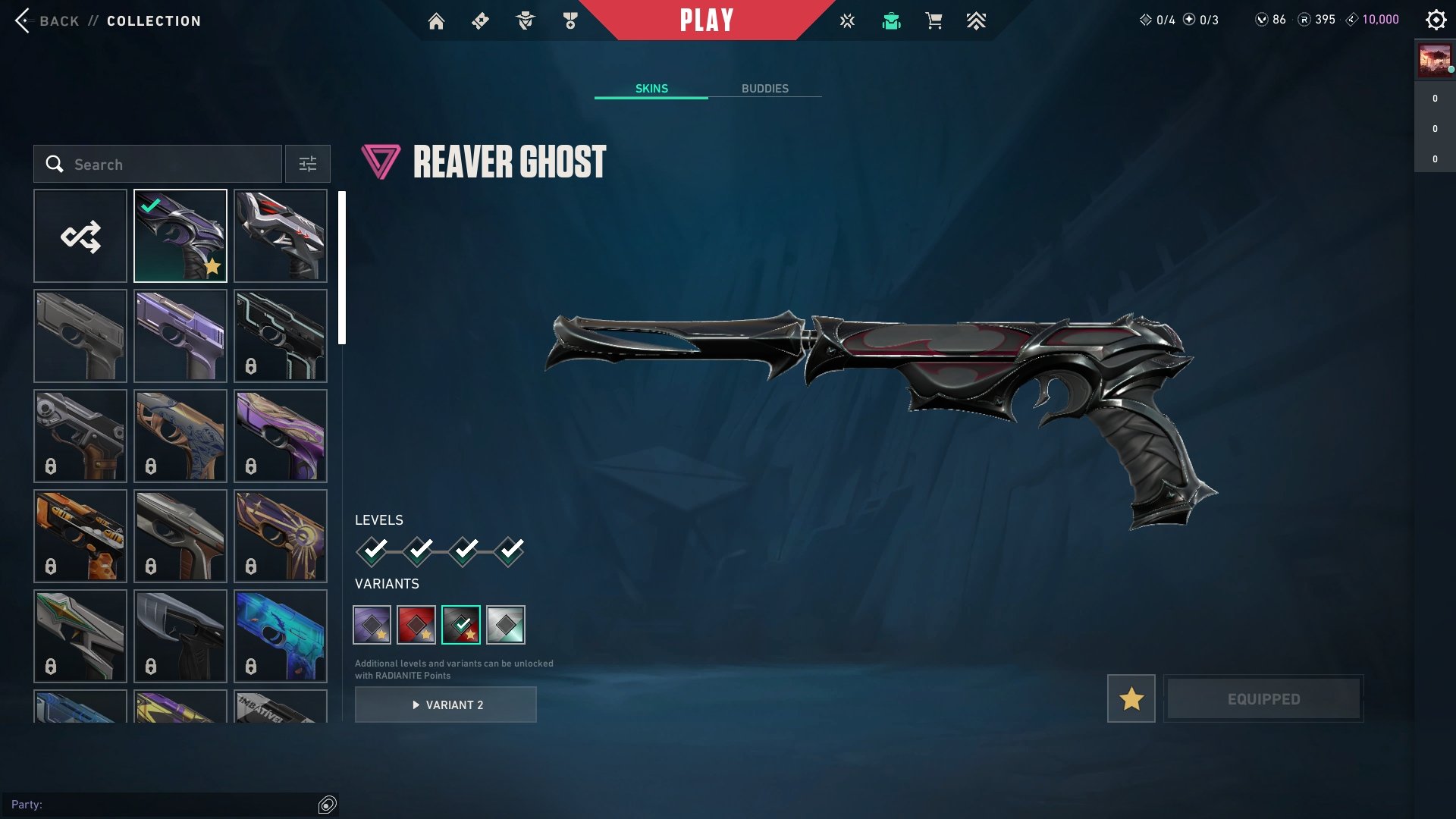This screenshot has width=1456, height=819.
Task: Open the party chat icon
Action: tap(328, 805)
